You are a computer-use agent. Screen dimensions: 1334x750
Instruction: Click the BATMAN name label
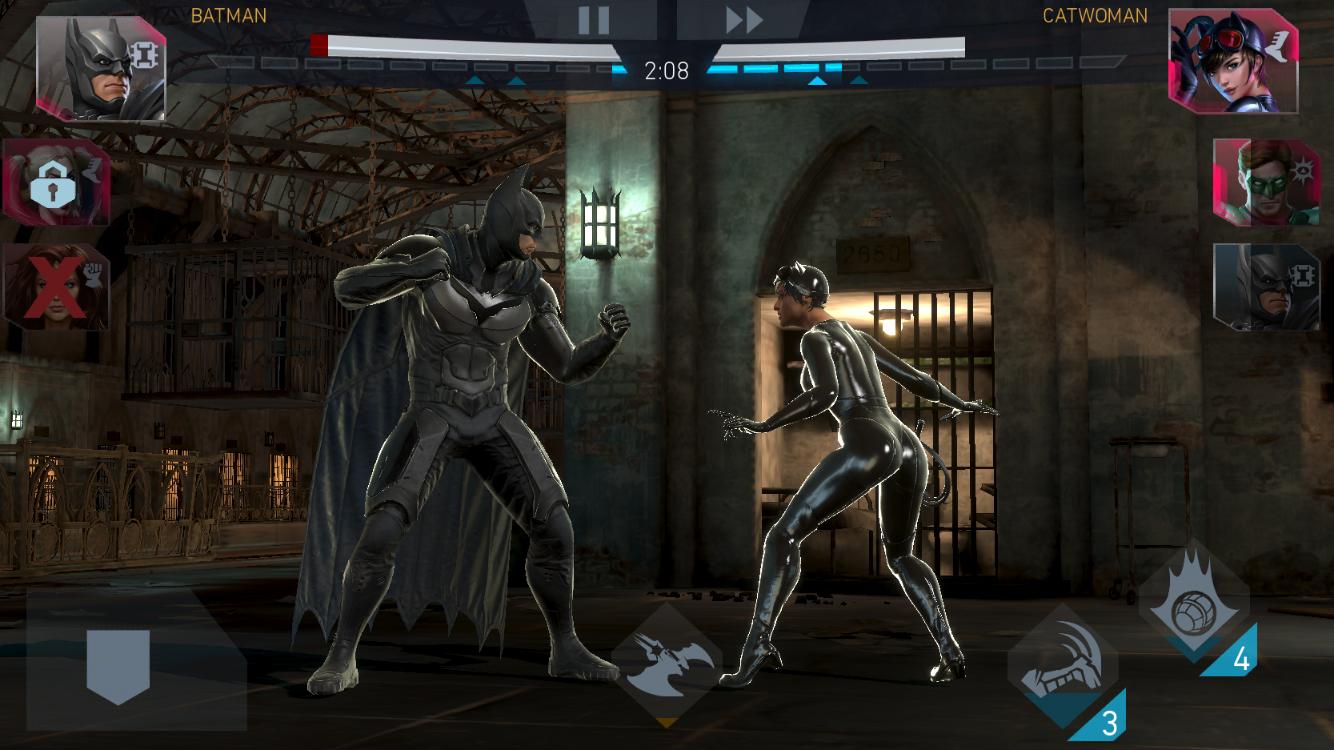[227, 15]
